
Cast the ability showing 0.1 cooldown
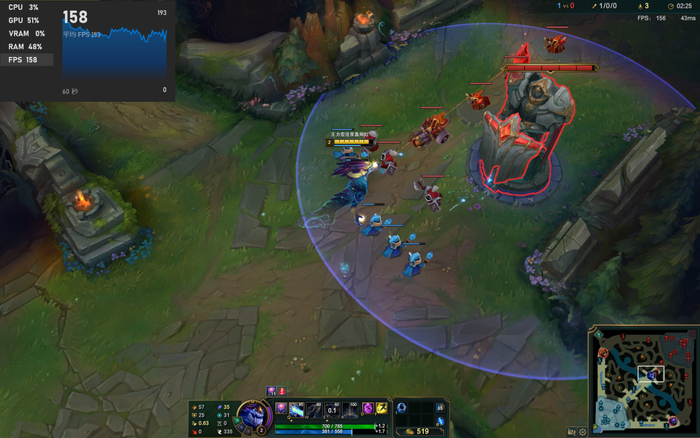point(332,408)
